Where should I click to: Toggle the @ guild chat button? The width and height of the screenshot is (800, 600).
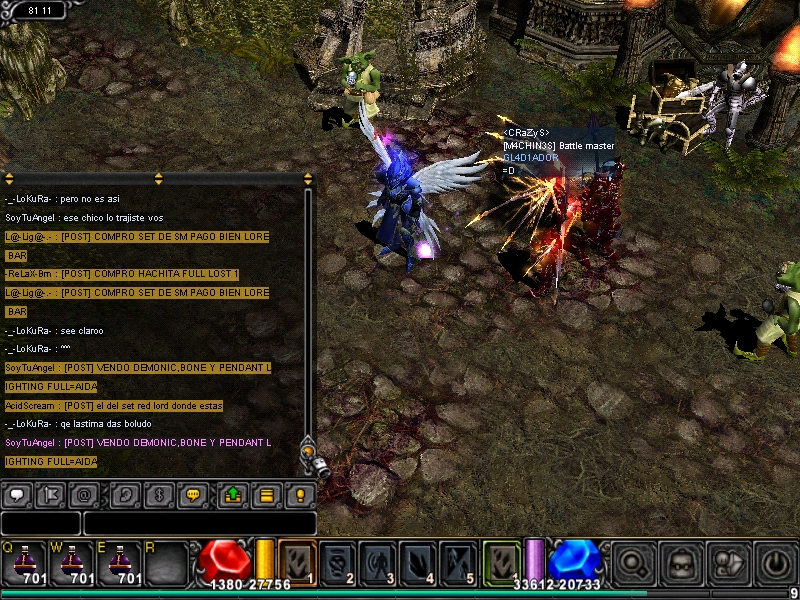(x=86, y=494)
